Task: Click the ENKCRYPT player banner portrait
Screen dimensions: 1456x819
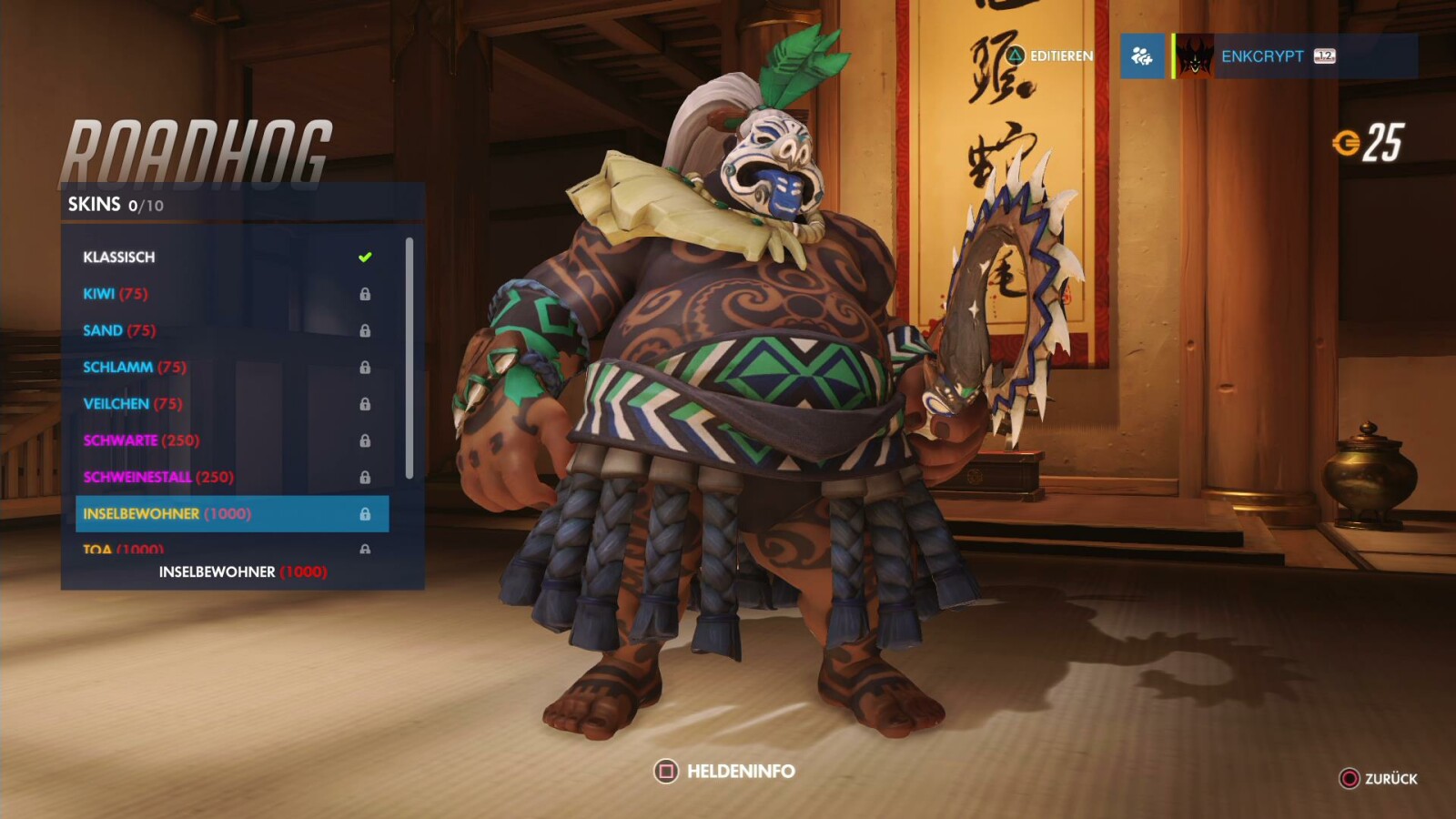Action: [x=1194, y=56]
